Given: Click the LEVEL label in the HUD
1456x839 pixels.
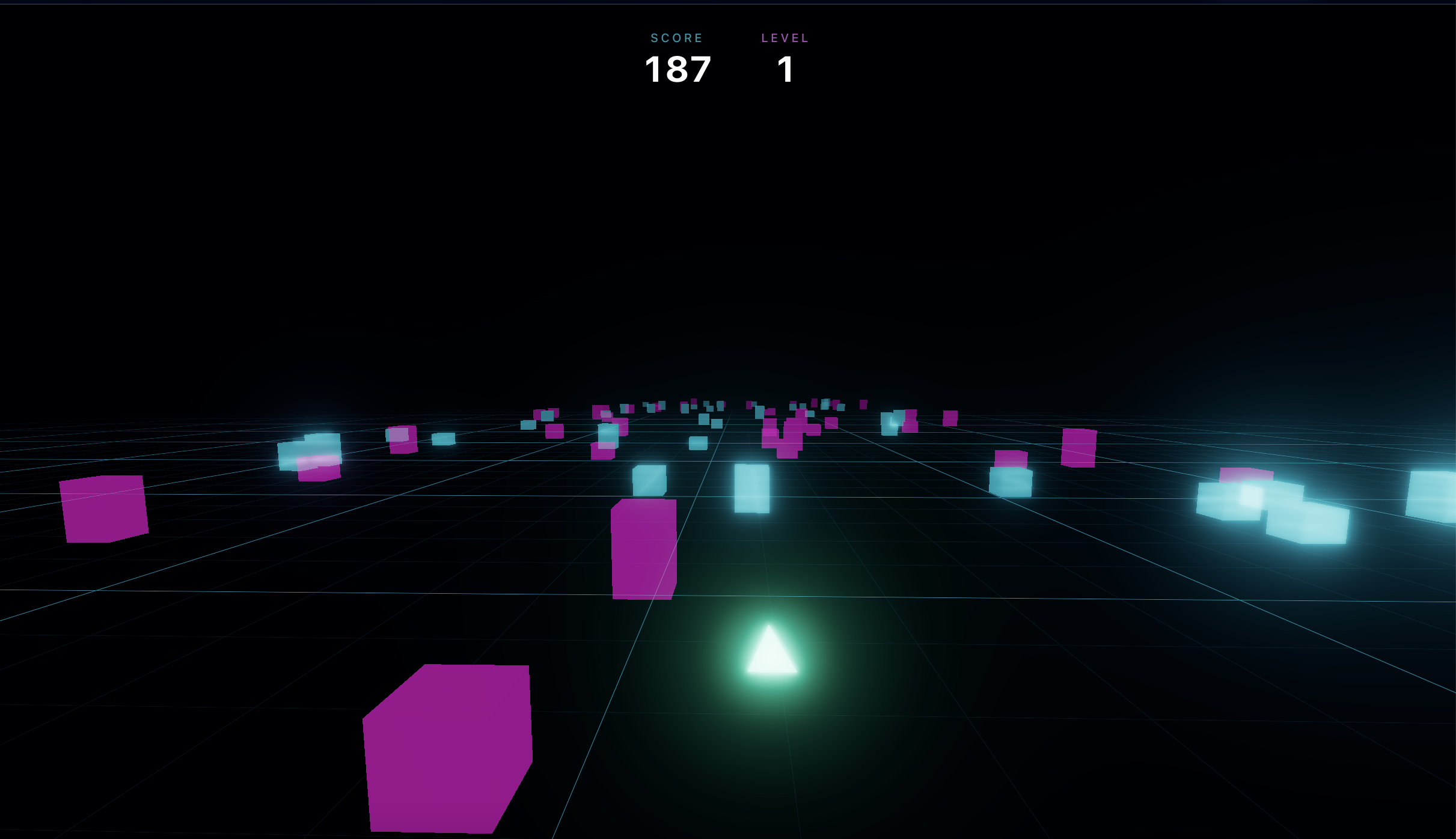Looking at the screenshot, I should tap(785, 38).
